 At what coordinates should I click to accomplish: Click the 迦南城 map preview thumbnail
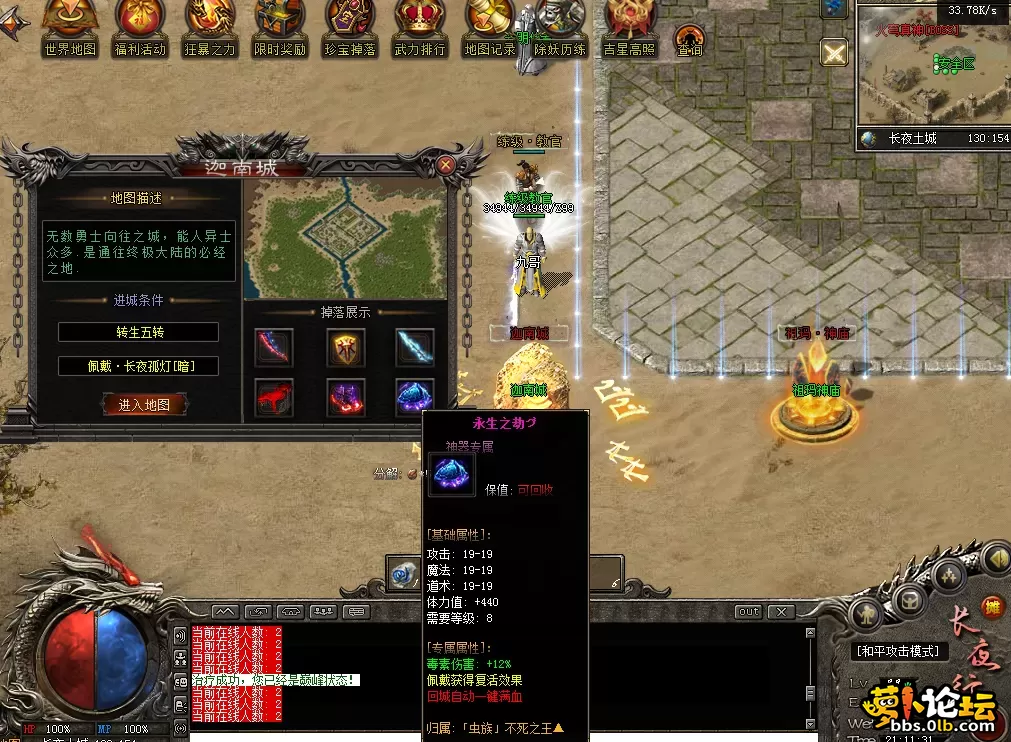click(x=345, y=238)
